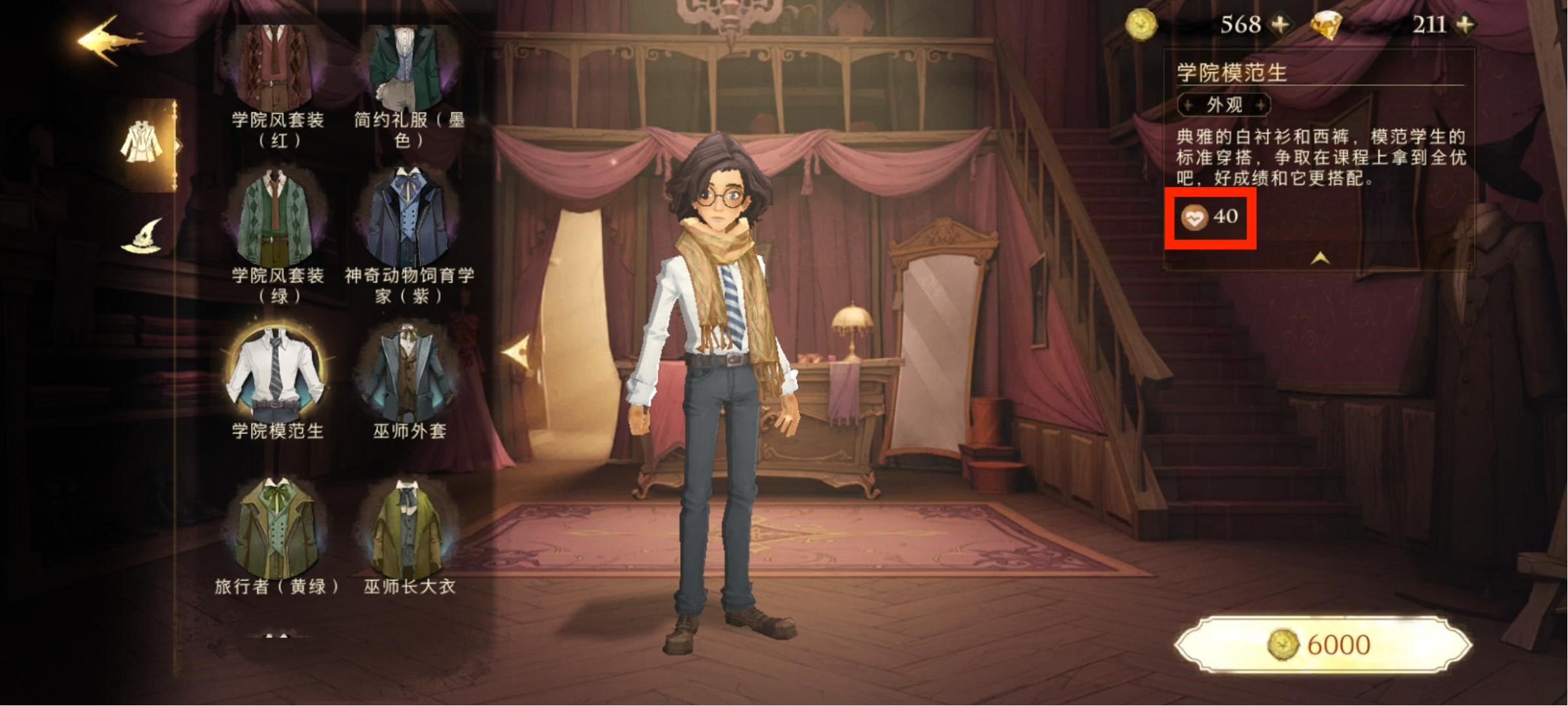Buy the outfit for 6000 gold
The image size is (1568, 706).
pos(1323,645)
